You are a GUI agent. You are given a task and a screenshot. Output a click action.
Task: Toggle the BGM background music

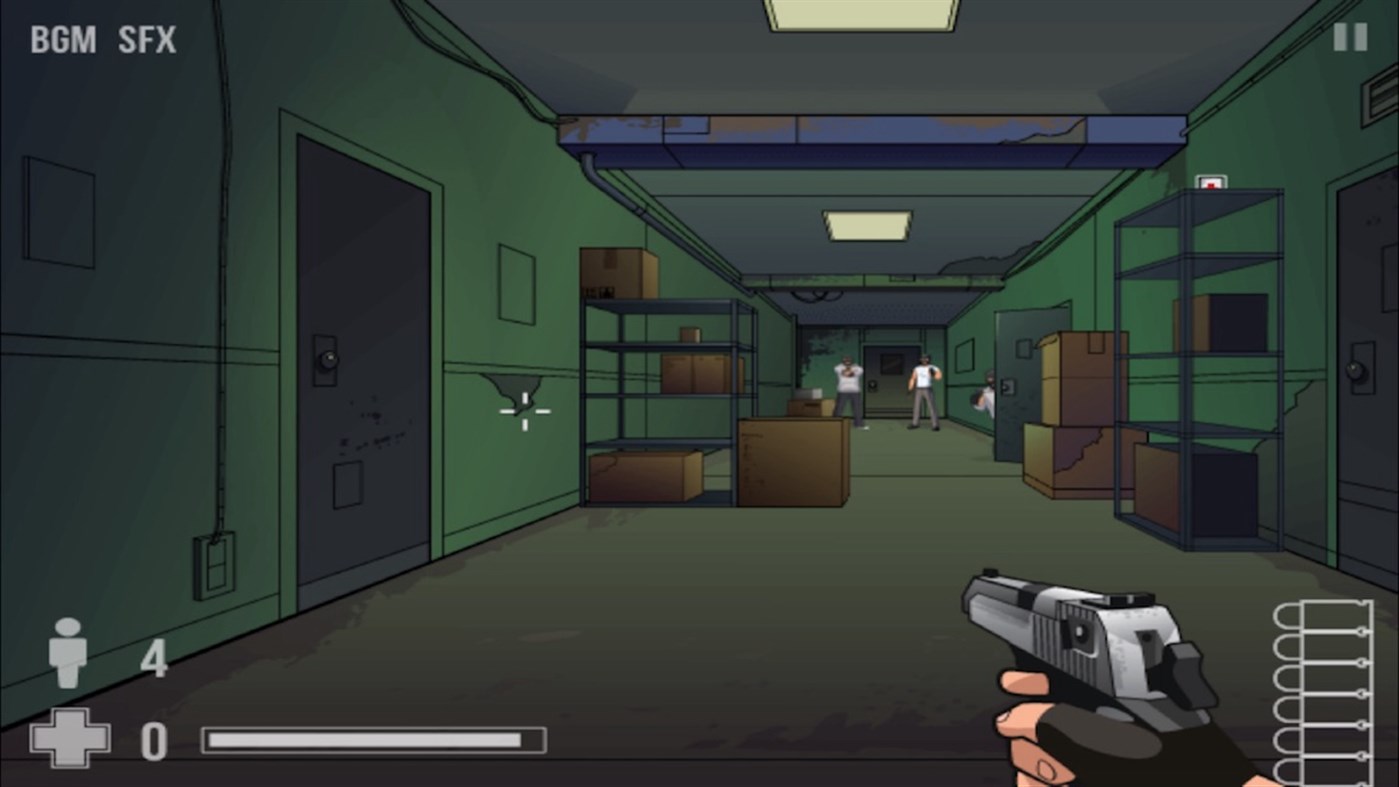[64, 40]
